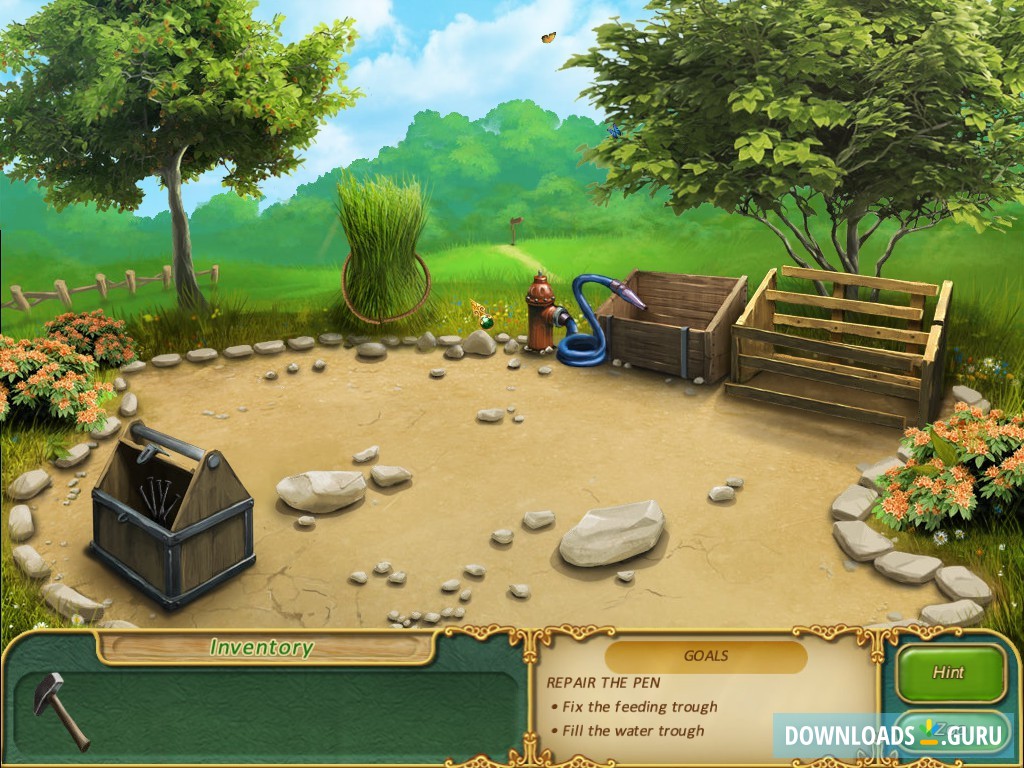The height and width of the screenshot is (768, 1024).
Task: Click the green button beneath Hint
Action: [949, 733]
